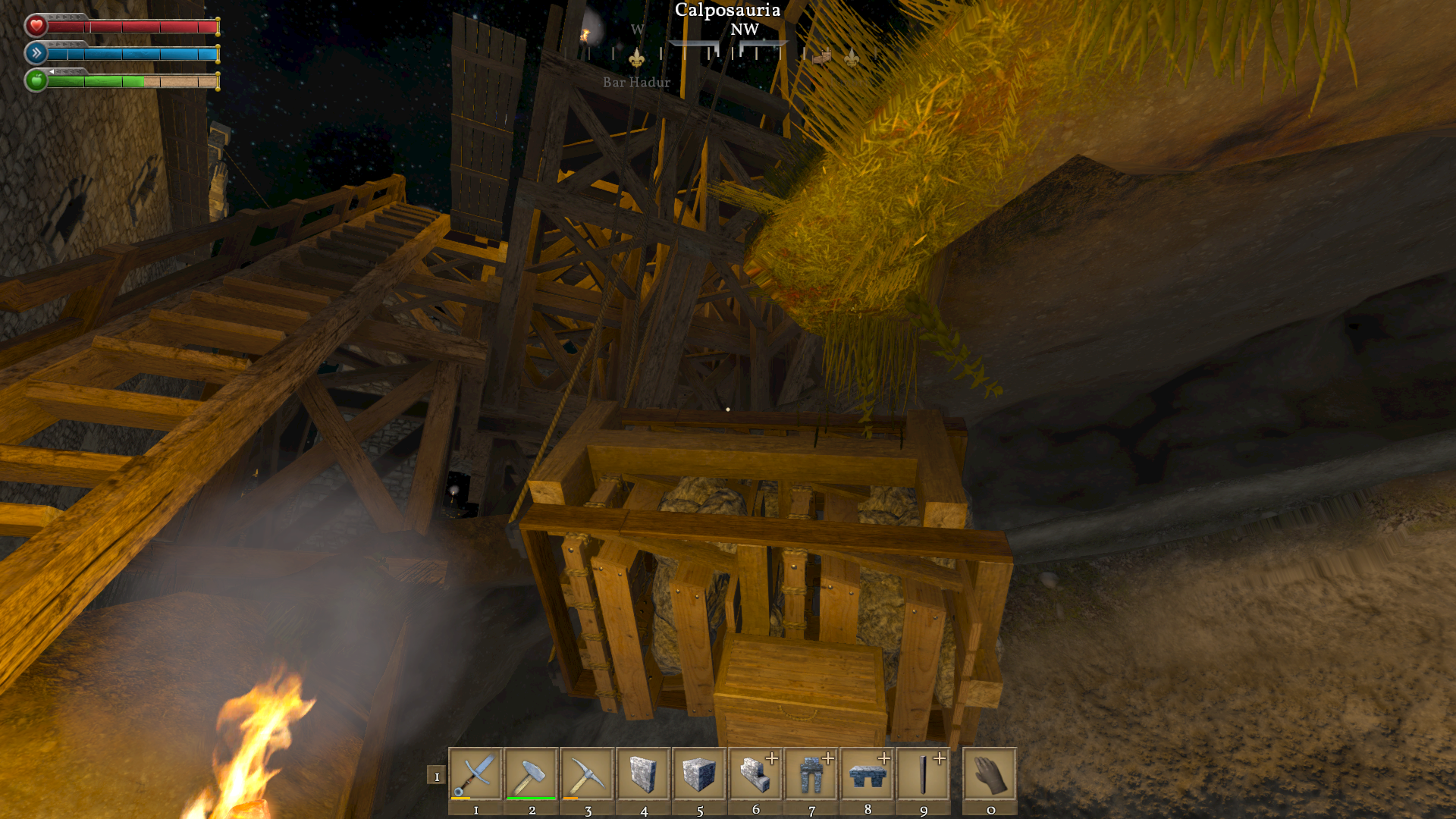Select the stone battlement piece in slot 6
Viewport: 1456px width, 819px height.
755,774
